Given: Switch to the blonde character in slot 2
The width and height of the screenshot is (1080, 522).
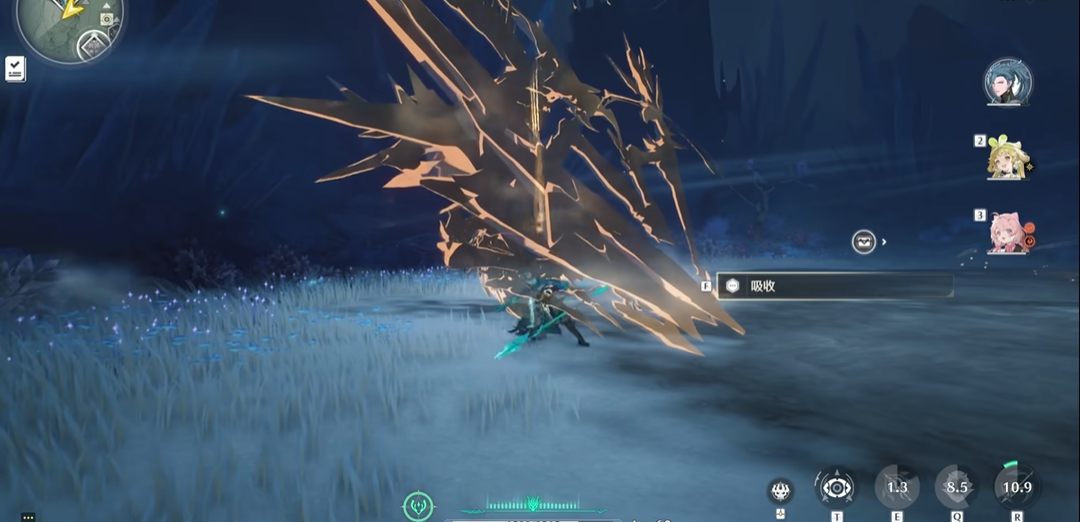Looking at the screenshot, I should (1006, 160).
